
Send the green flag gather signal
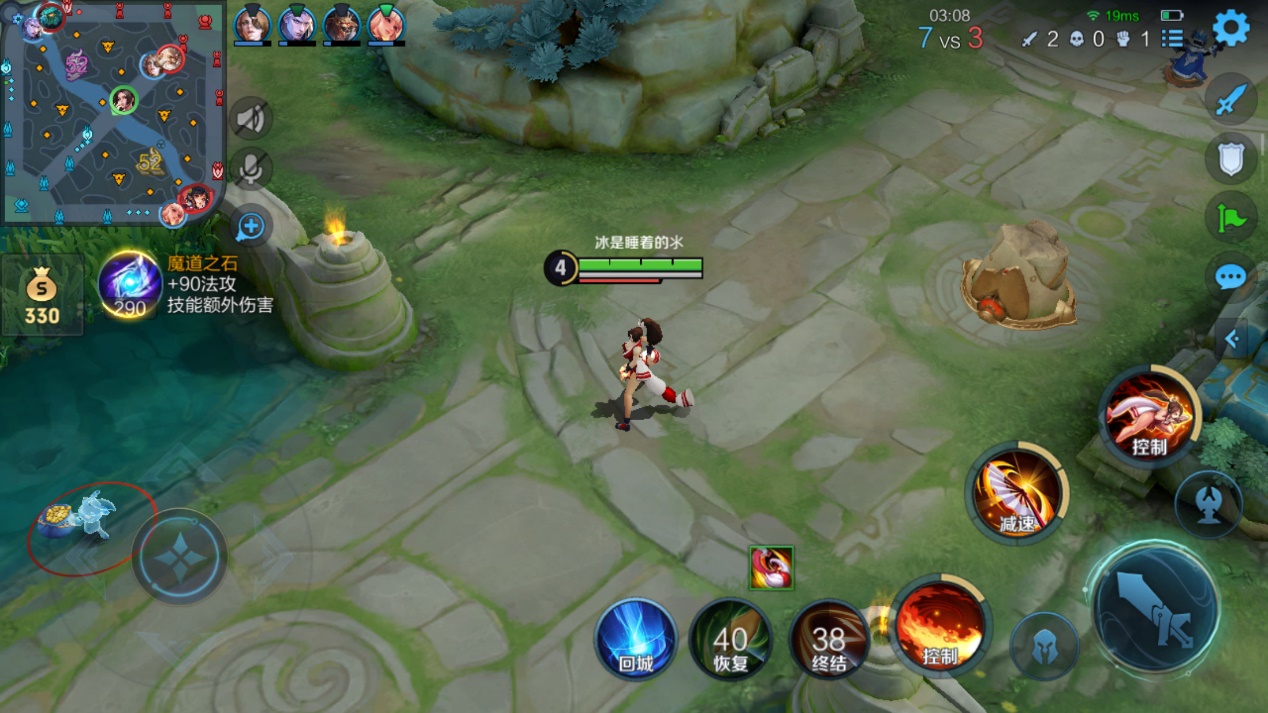coord(1231,217)
